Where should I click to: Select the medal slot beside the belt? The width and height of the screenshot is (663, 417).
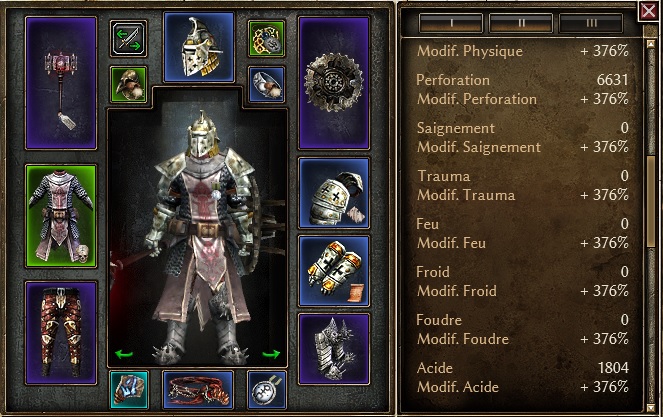tap(267, 389)
